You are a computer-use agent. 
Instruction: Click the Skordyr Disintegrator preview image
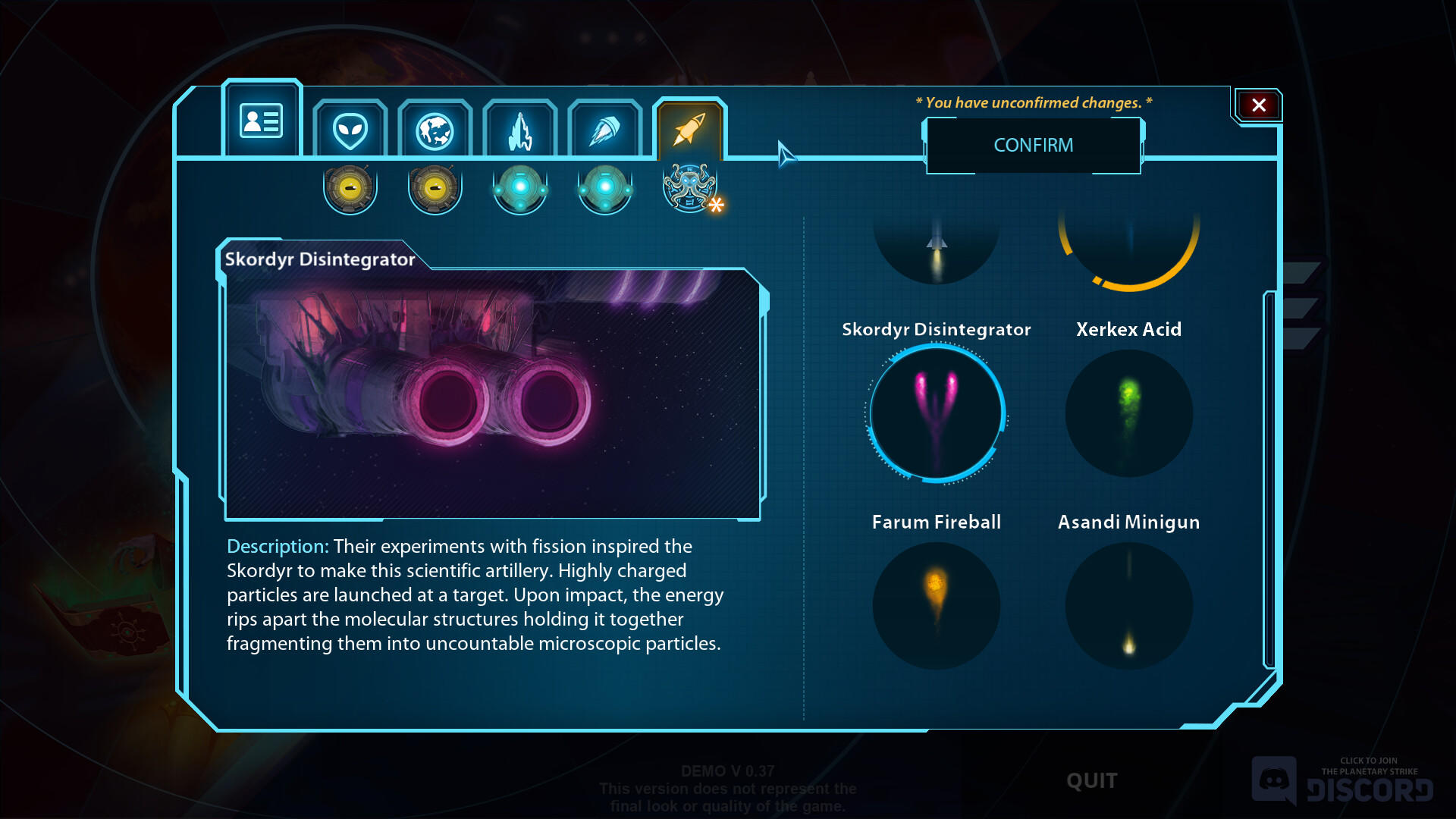tap(493, 394)
